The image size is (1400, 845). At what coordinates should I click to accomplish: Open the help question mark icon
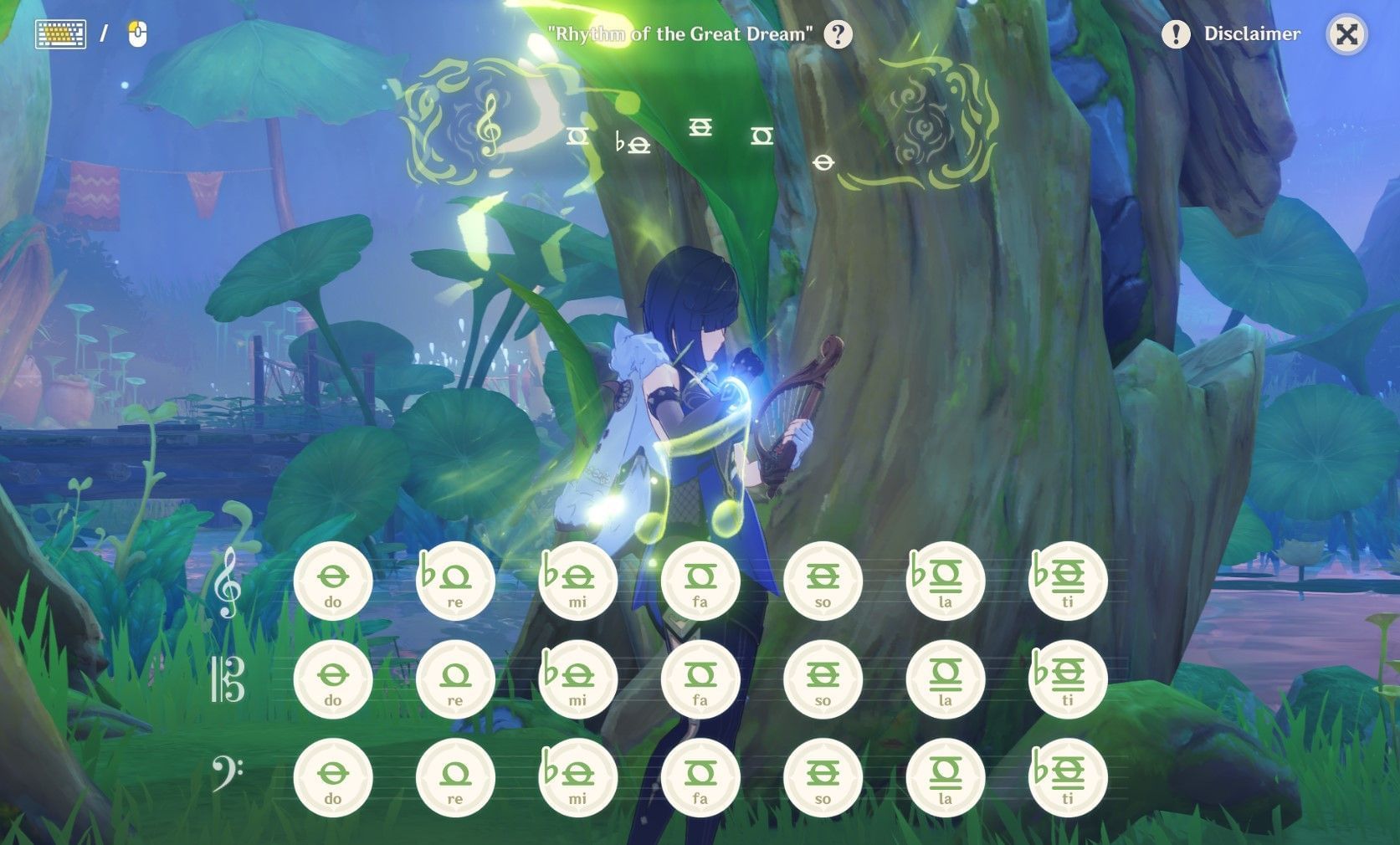tap(838, 34)
